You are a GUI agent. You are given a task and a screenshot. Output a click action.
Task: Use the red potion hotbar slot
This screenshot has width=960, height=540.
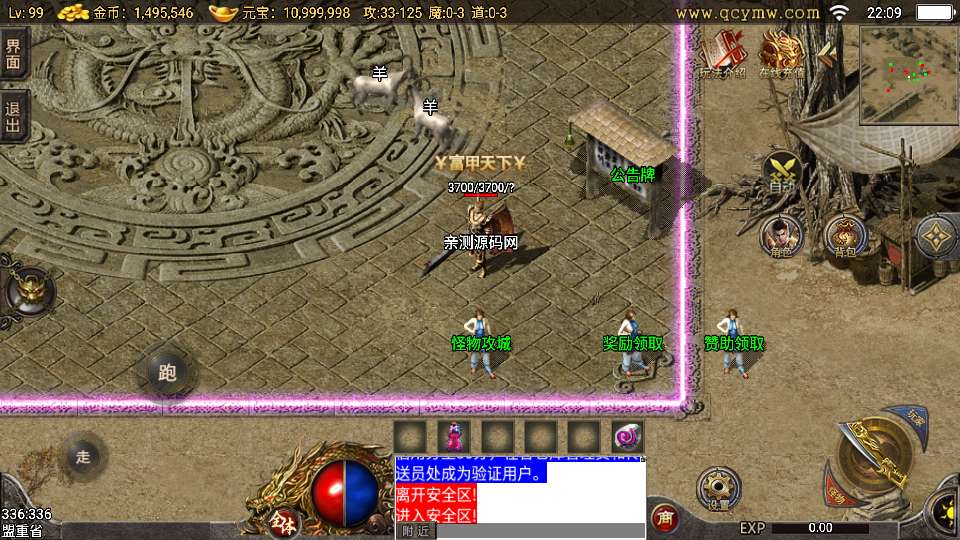(x=454, y=437)
